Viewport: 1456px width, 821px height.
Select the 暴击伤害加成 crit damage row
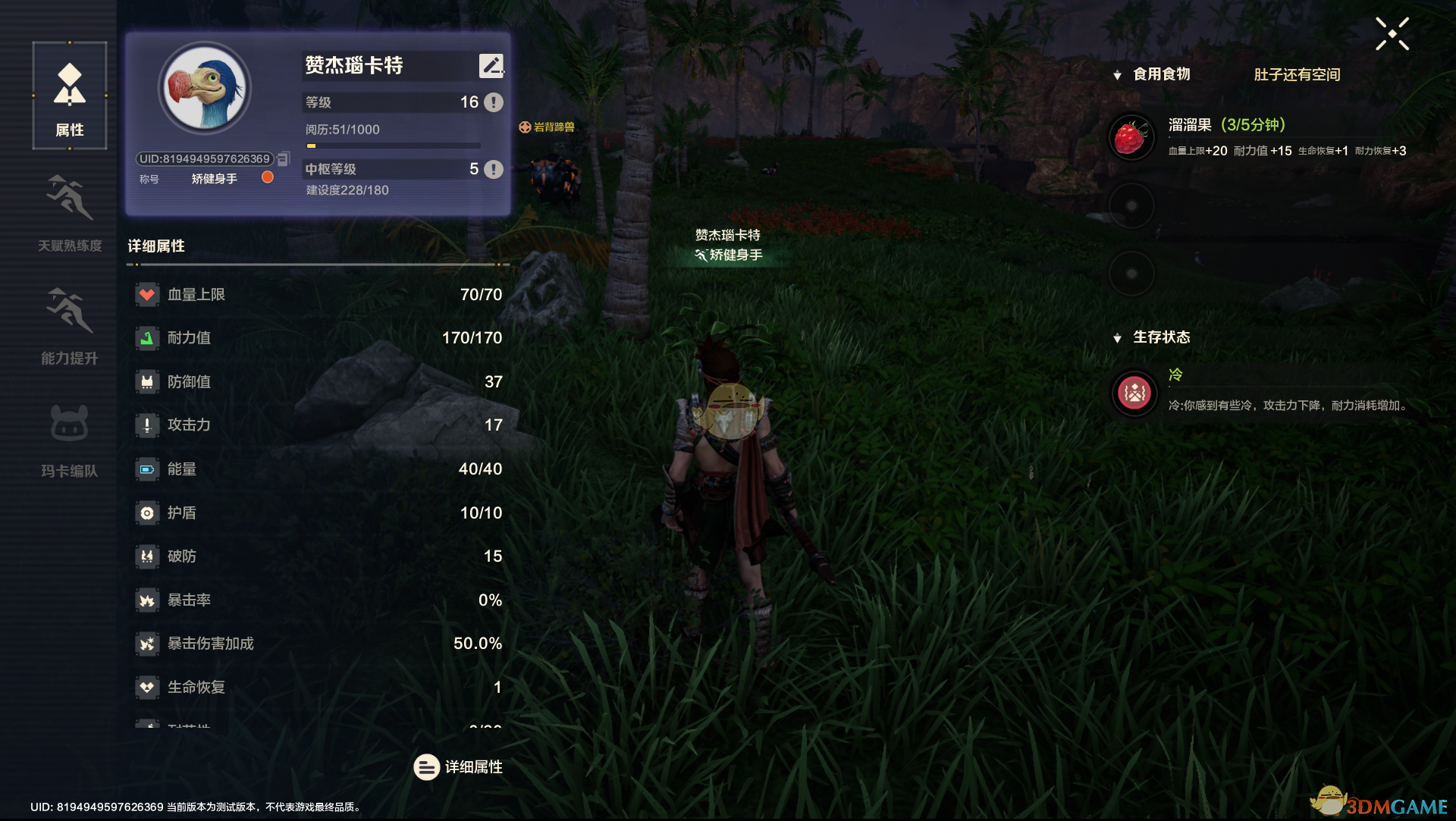tap(318, 644)
